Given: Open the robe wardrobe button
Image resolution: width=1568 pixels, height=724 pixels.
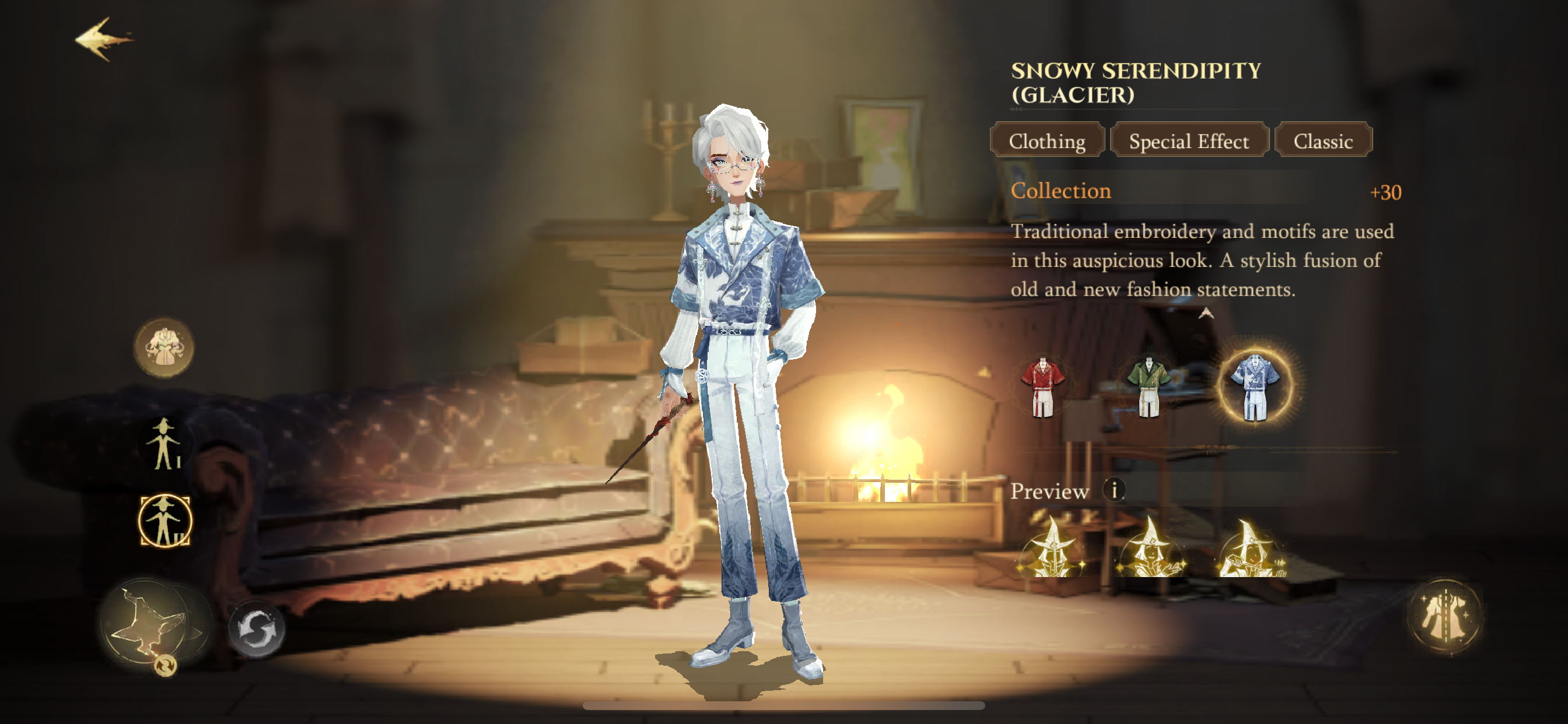Looking at the screenshot, I should pos(1445,616).
